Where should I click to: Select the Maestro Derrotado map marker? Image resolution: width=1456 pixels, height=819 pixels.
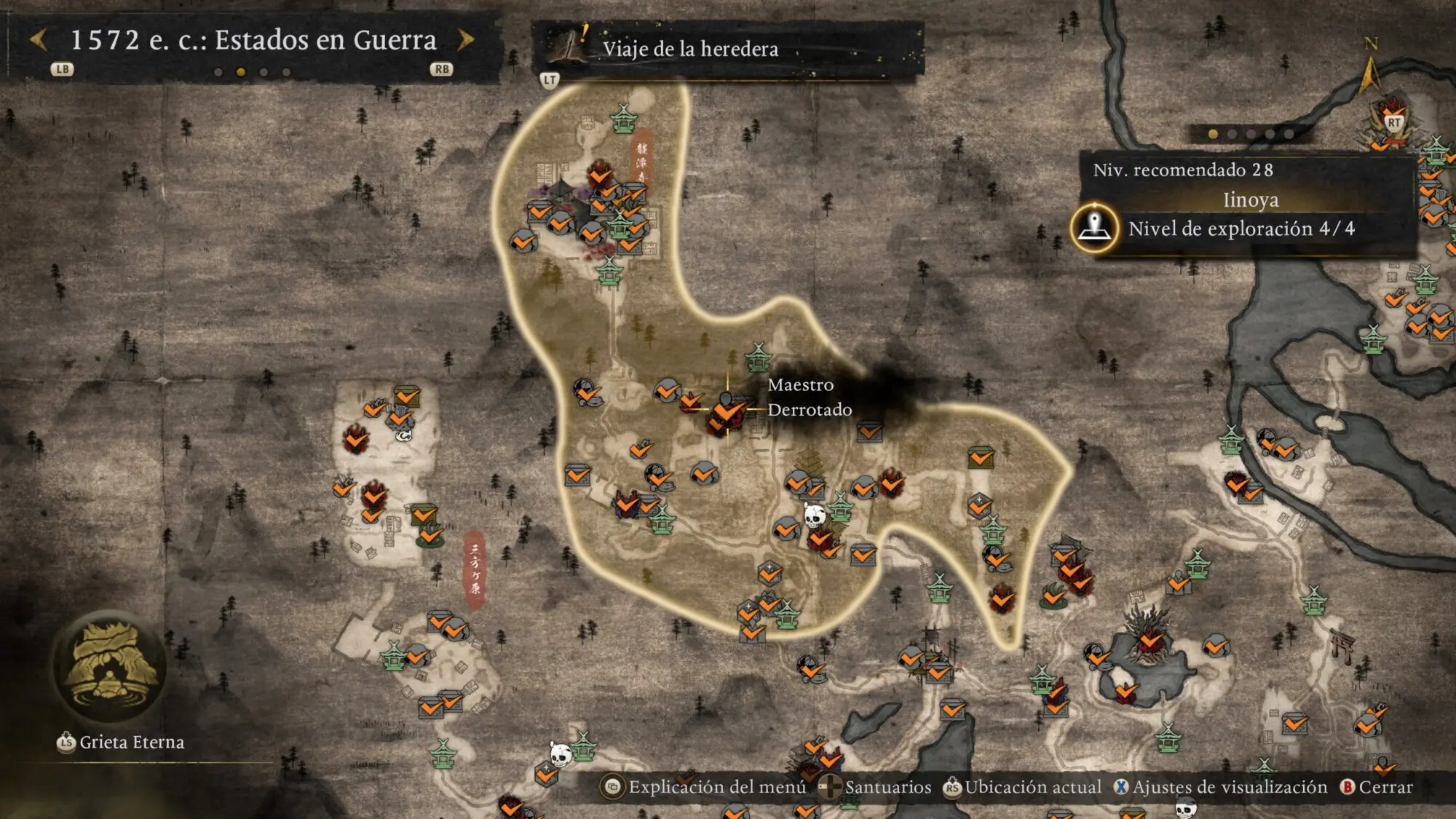click(727, 410)
